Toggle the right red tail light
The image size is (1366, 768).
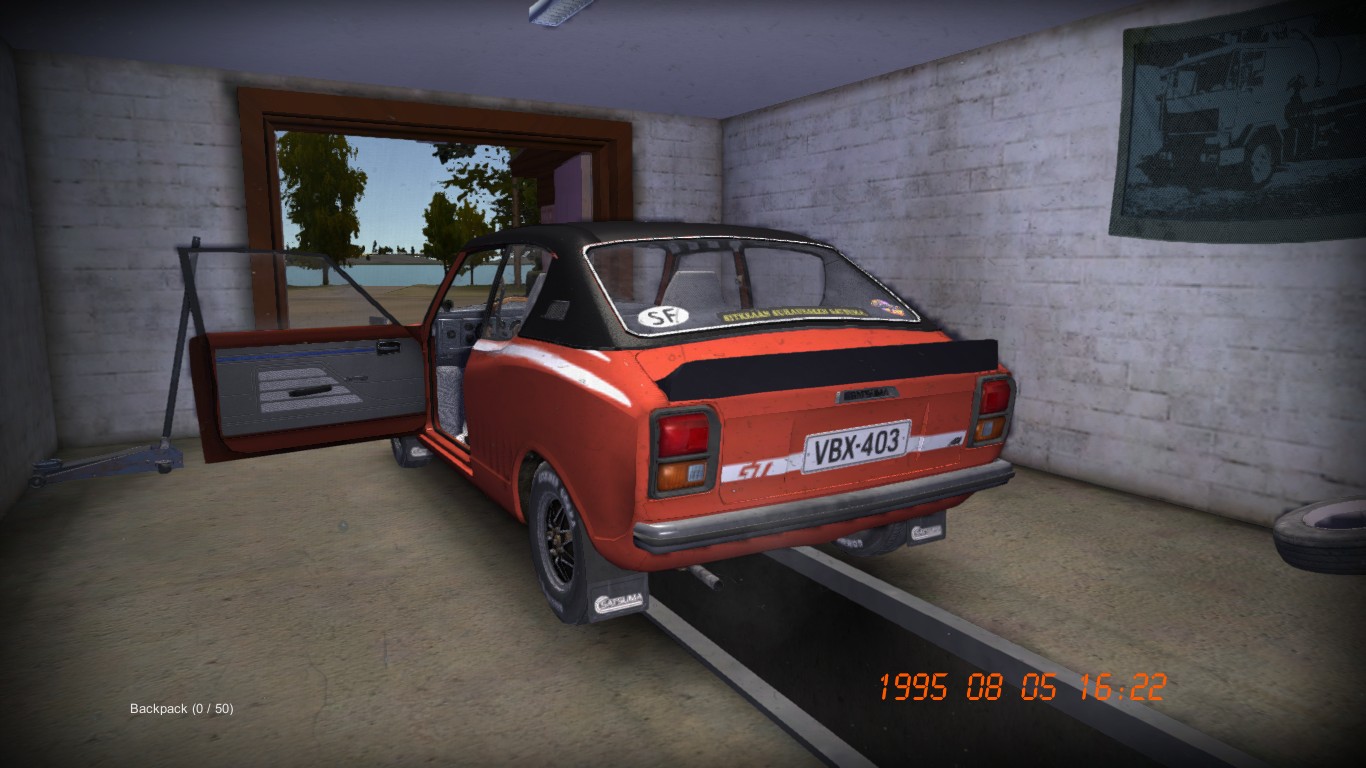[993, 398]
